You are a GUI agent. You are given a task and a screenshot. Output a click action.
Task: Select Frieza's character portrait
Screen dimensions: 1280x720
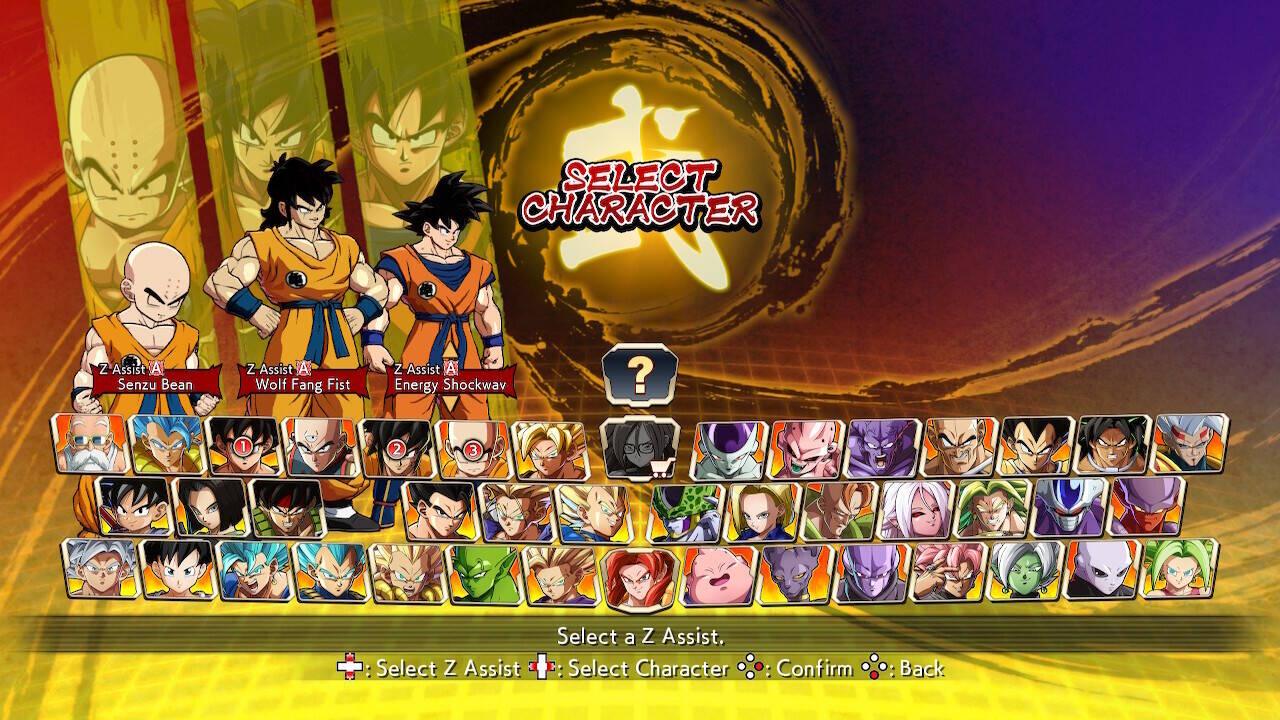tap(730, 449)
